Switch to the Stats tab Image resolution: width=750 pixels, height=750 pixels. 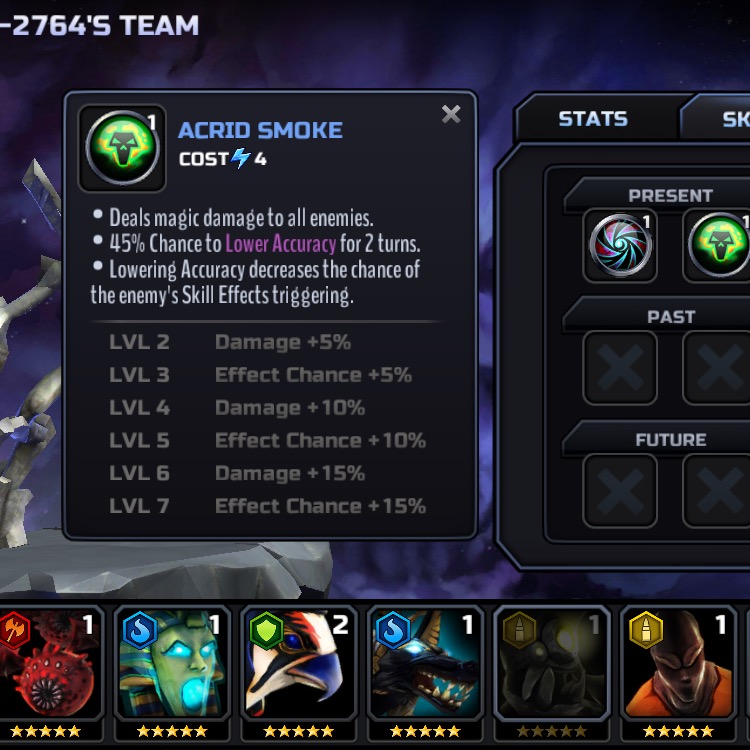tap(592, 119)
